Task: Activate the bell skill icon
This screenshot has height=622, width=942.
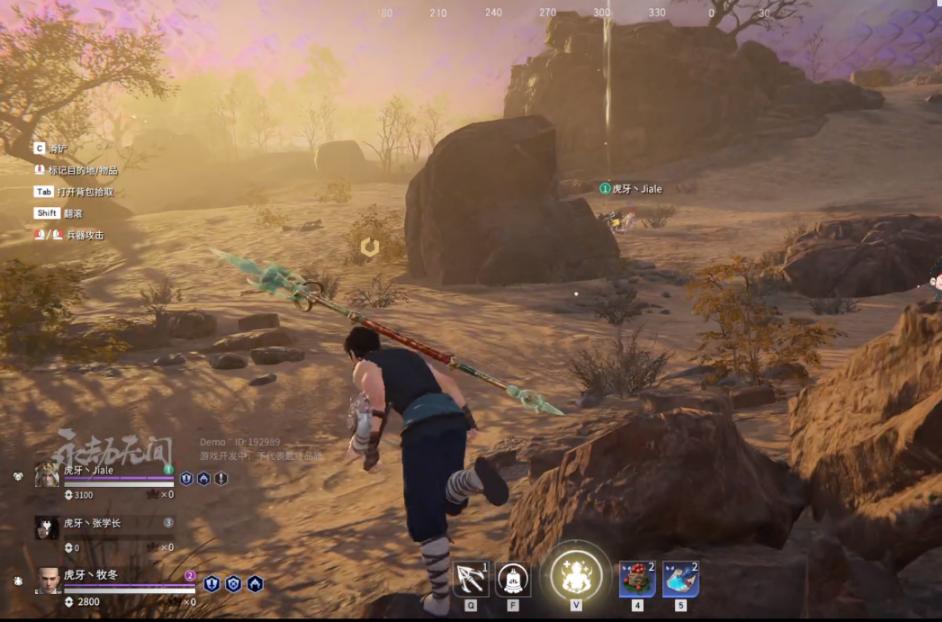Action: (513, 577)
